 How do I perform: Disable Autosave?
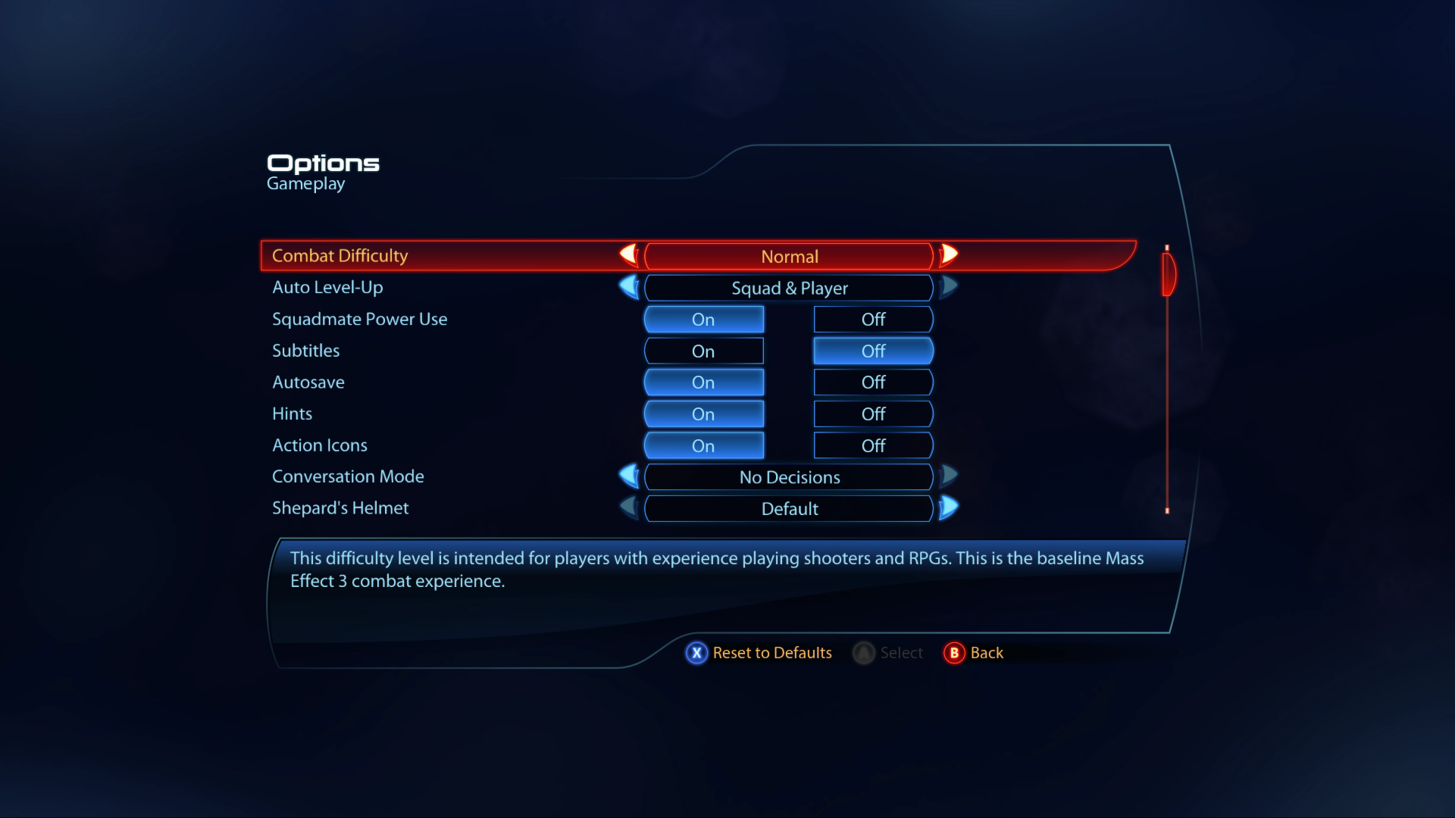872,382
